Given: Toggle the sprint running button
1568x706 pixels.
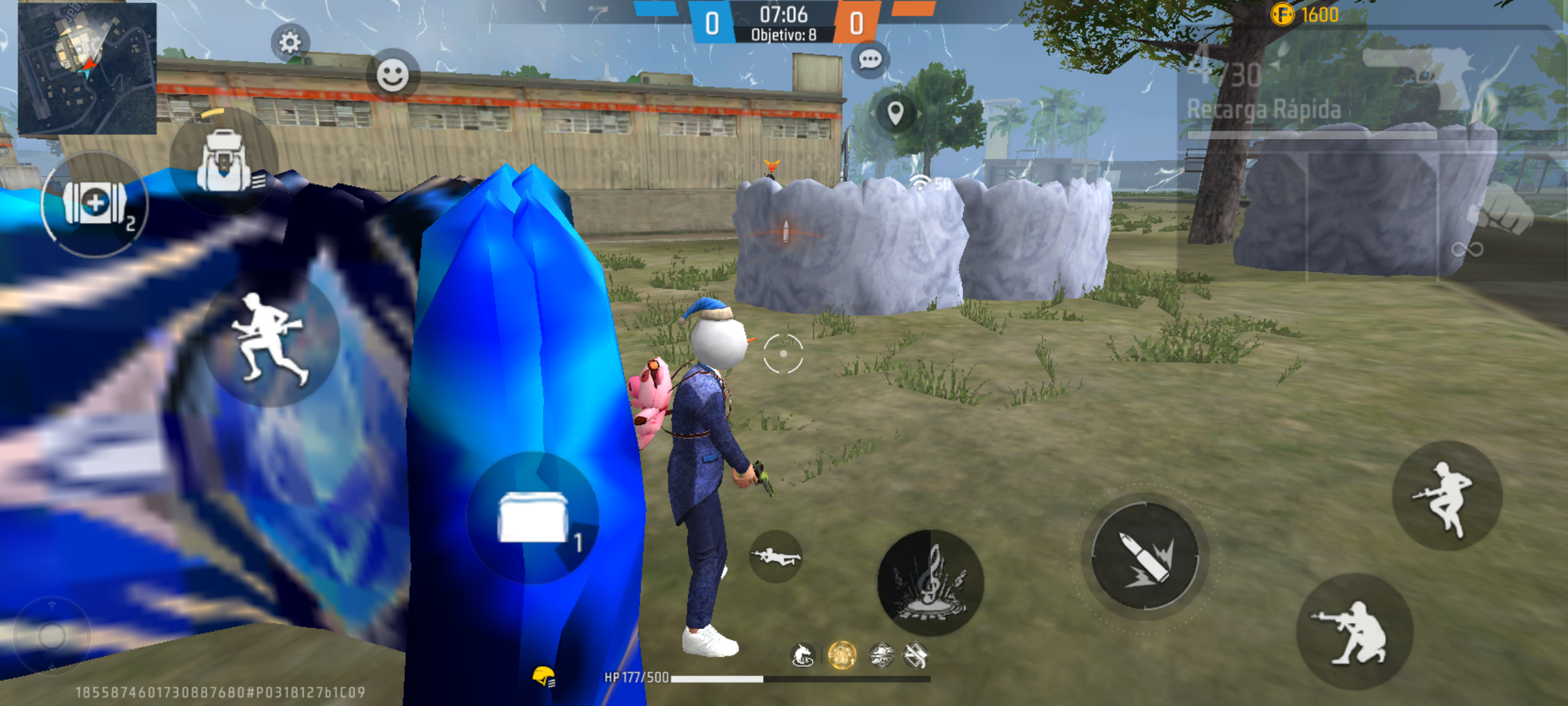Looking at the screenshot, I should point(270,338).
